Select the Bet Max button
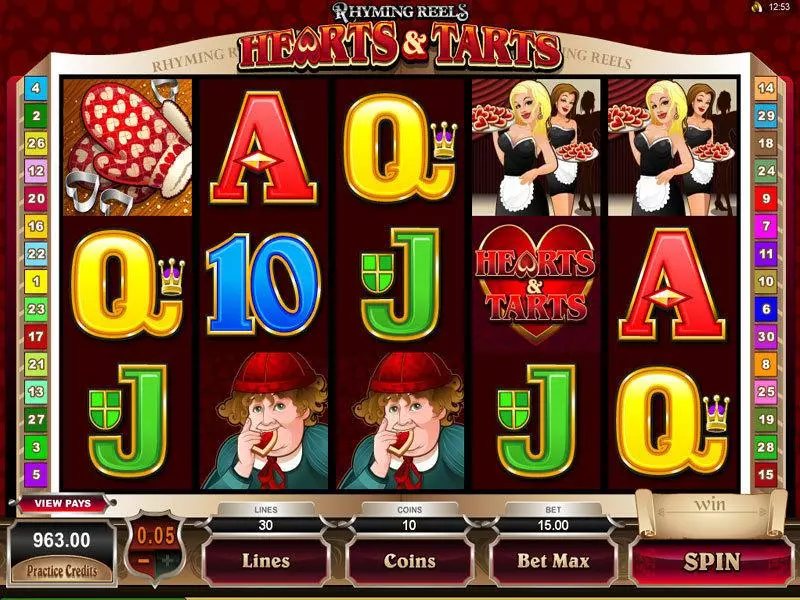Image resolution: width=800 pixels, height=600 pixels. pos(555,561)
